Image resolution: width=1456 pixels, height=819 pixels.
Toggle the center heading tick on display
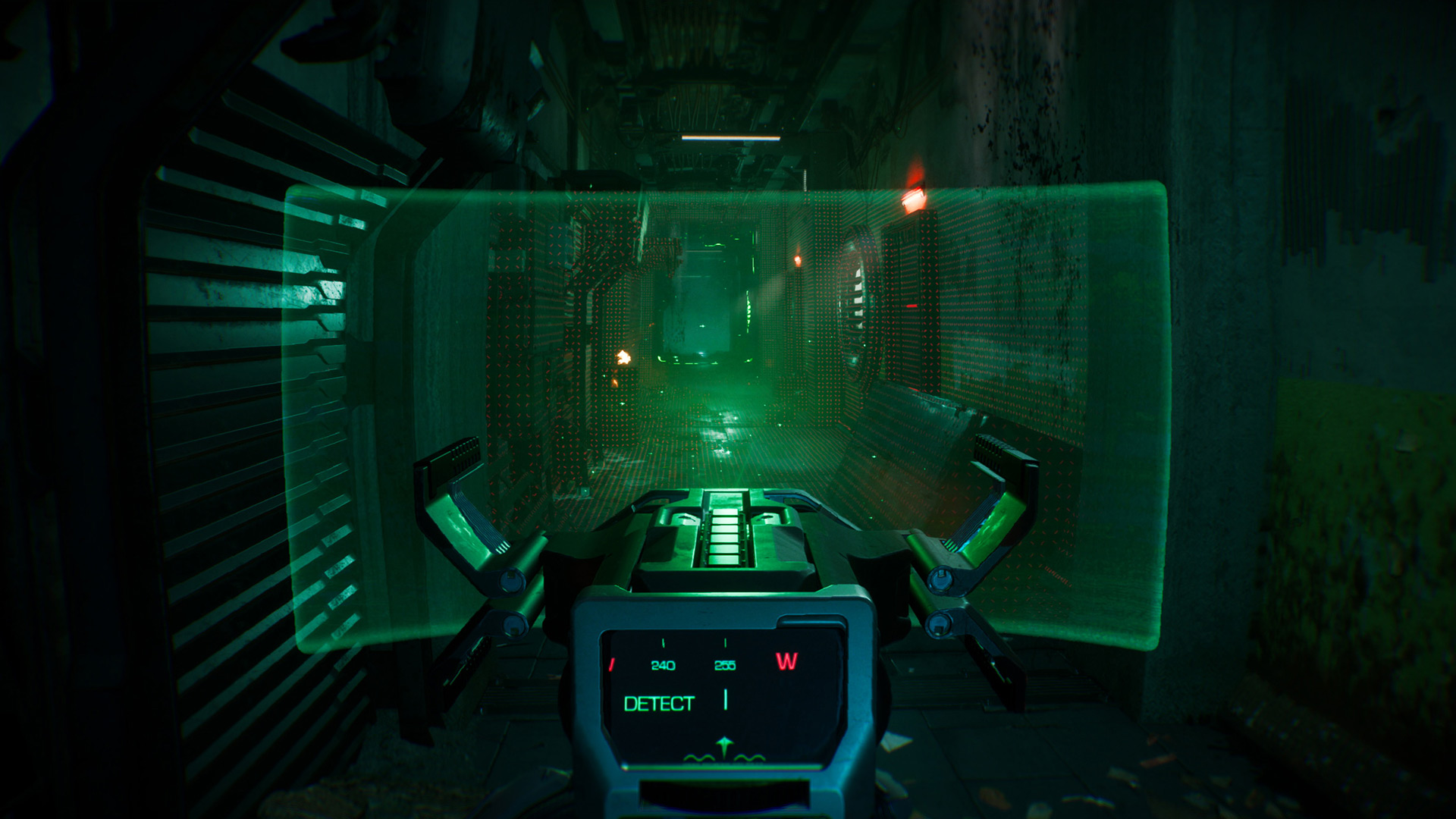(725, 699)
